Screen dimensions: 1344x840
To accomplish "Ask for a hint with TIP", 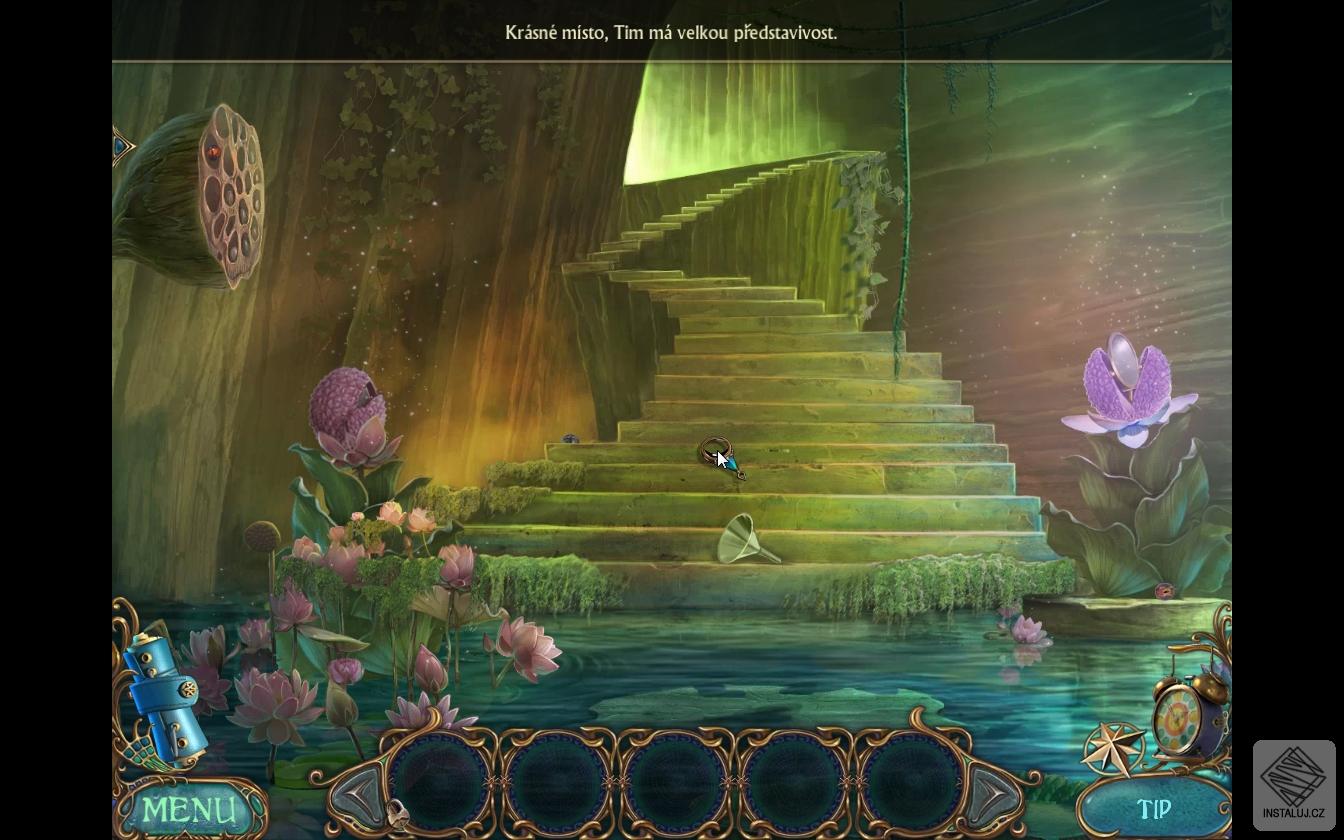I will coord(1153,809).
